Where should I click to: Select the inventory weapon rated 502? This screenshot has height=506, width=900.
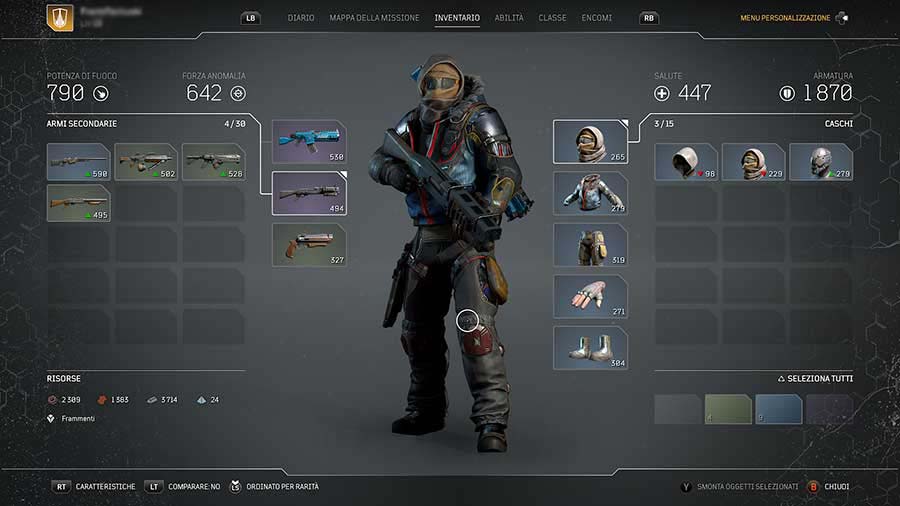146,161
